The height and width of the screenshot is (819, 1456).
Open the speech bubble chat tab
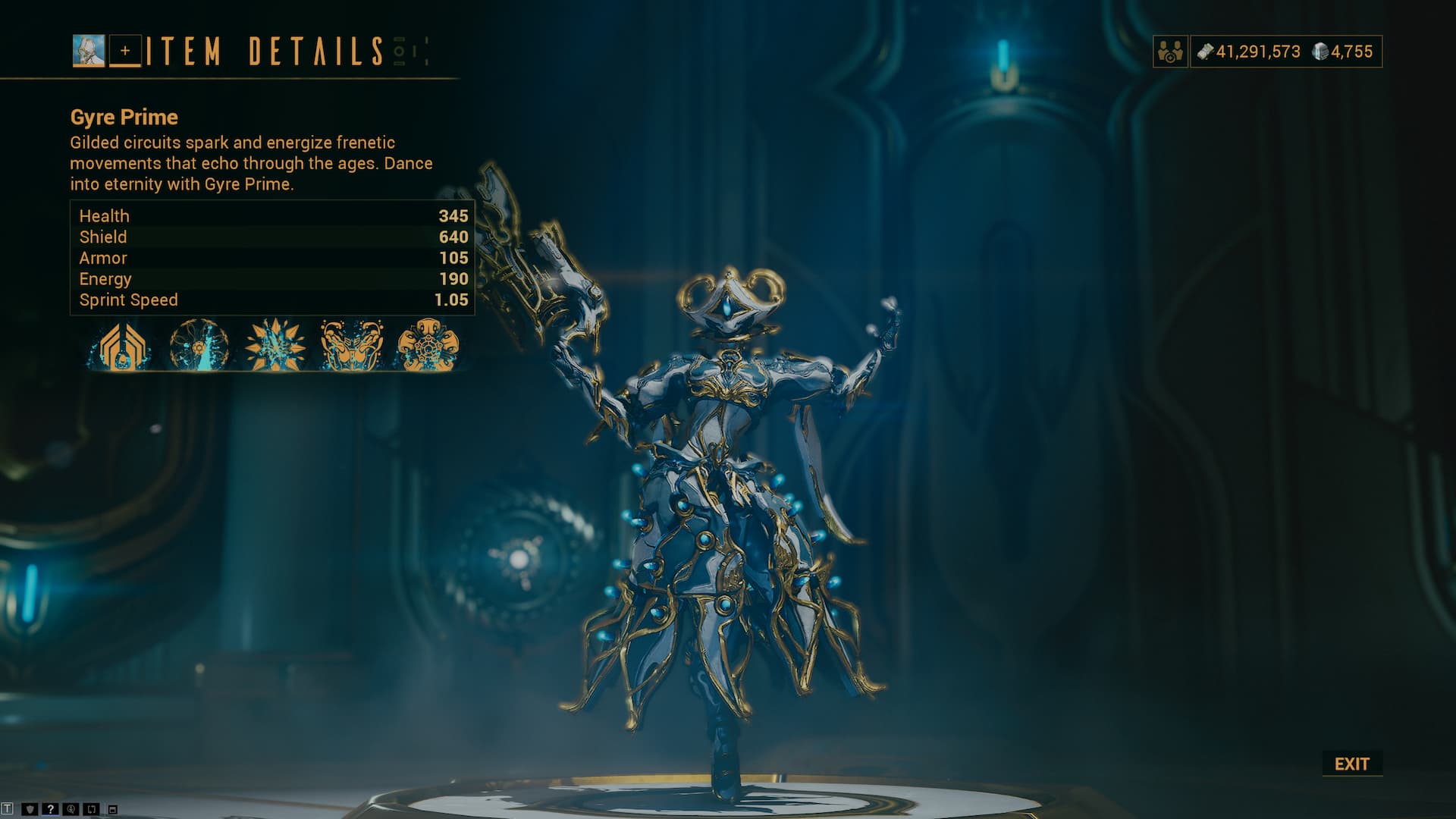(71, 809)
